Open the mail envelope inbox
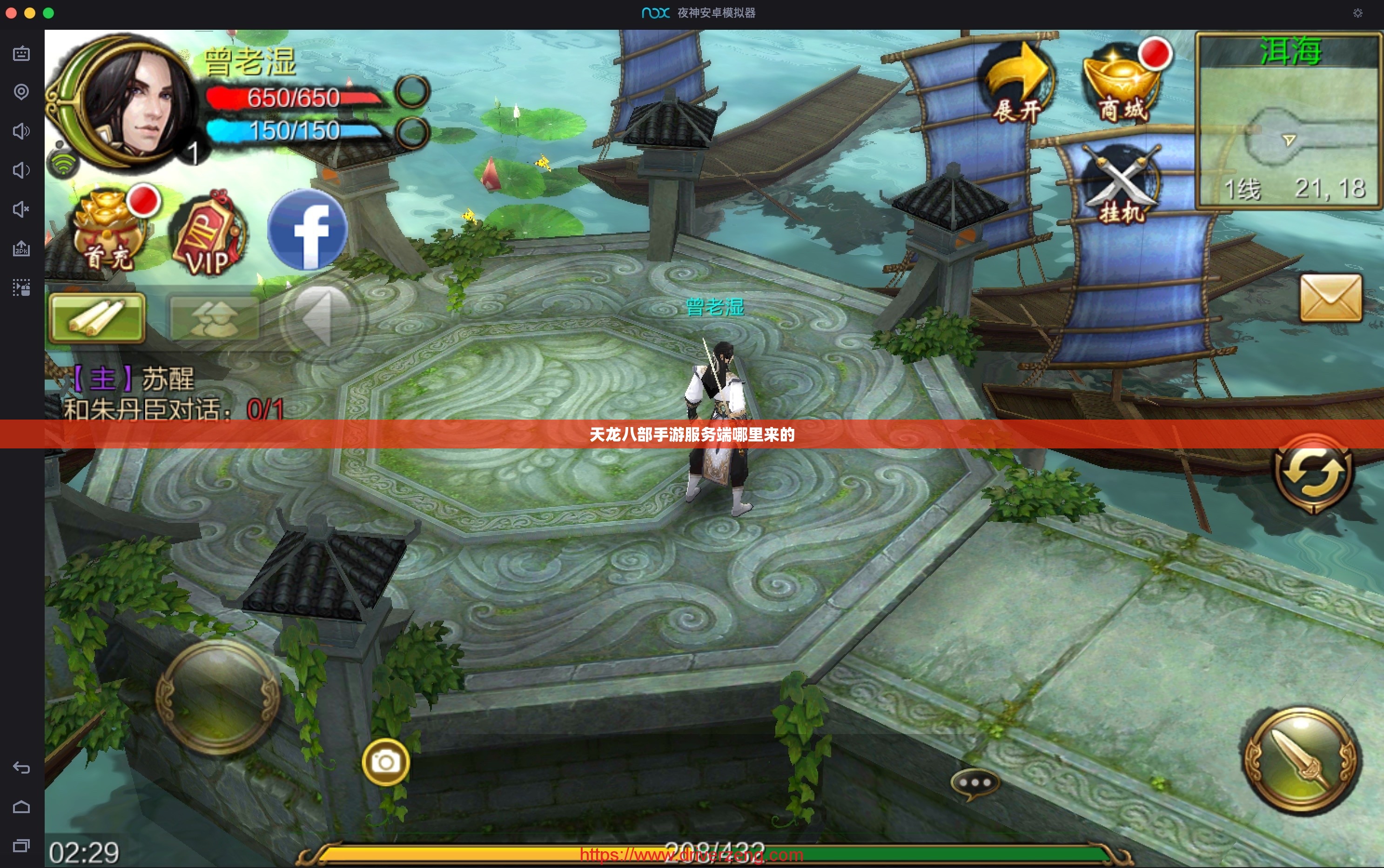1384x868 pixels. point(1330,298)
